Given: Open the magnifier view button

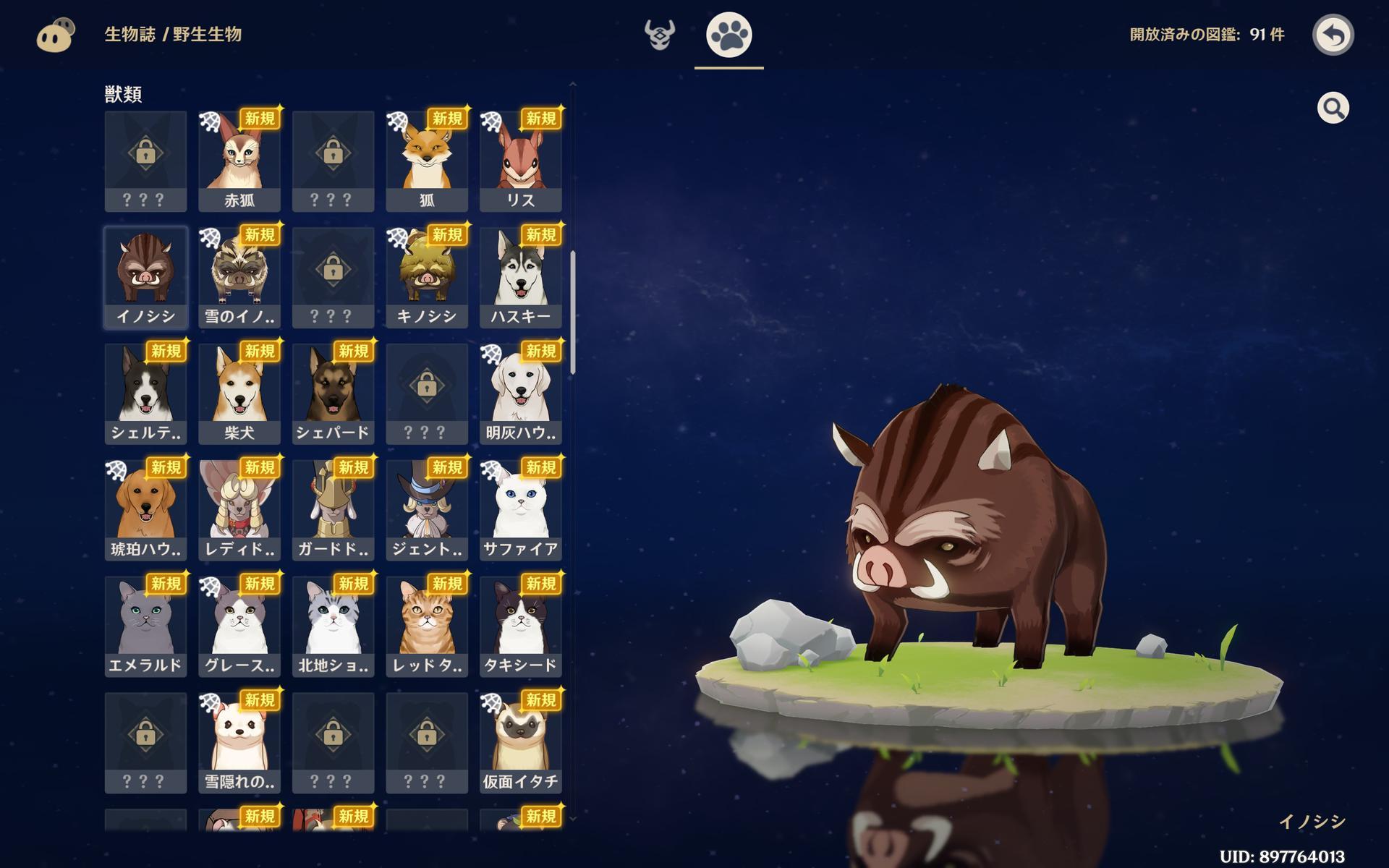Looking at the screenshot, I should tap(1333, 109).
